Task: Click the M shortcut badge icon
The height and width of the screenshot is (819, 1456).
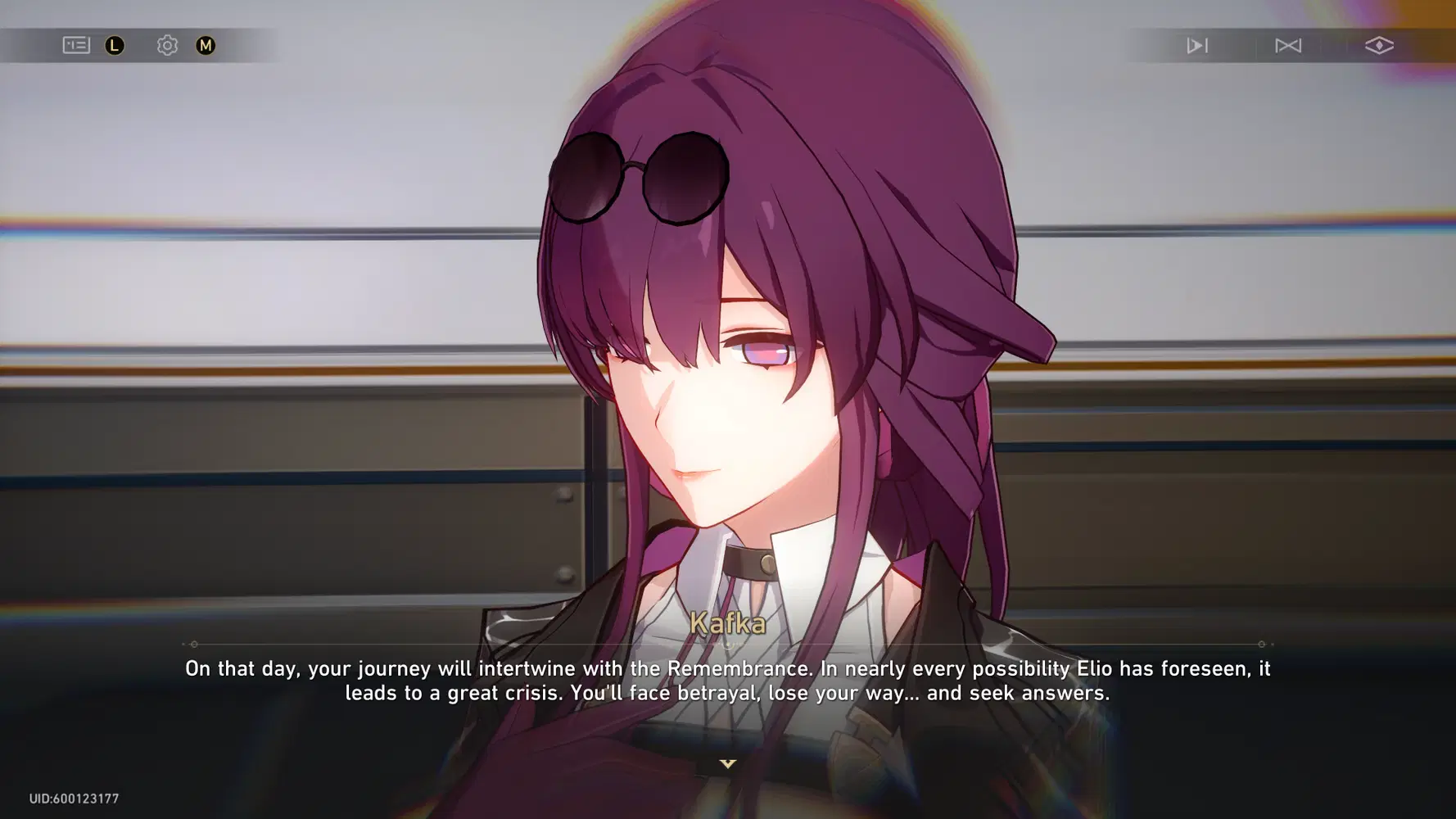Action: 206,45
